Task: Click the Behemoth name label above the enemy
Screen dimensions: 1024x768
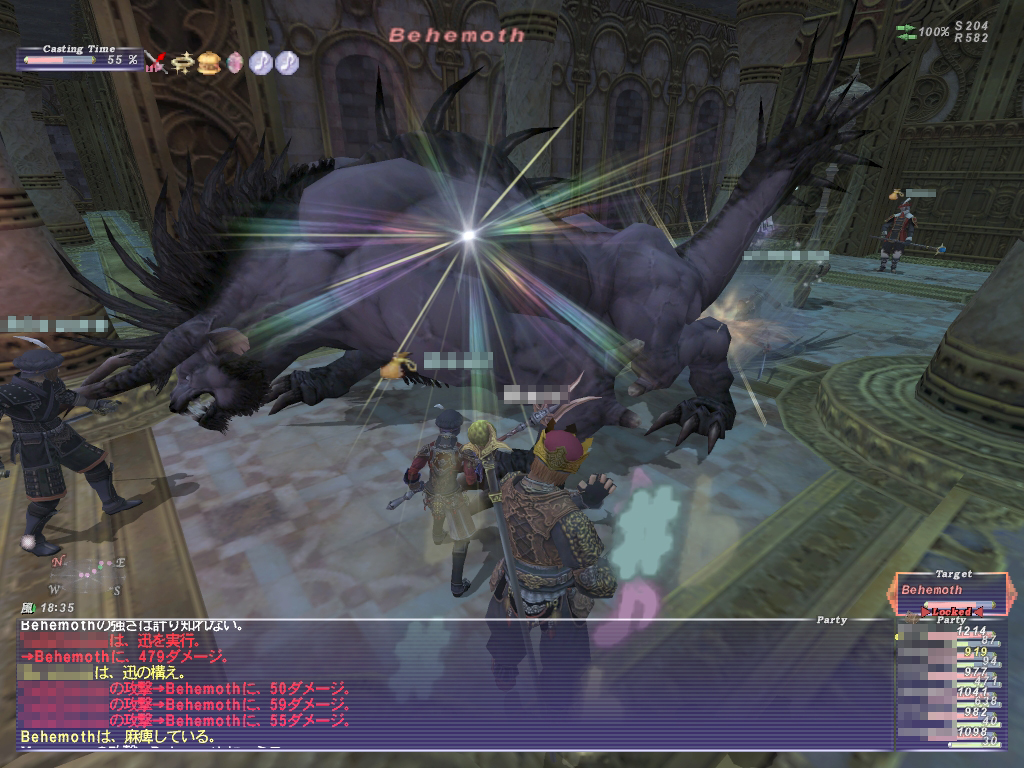Action: 456,36
